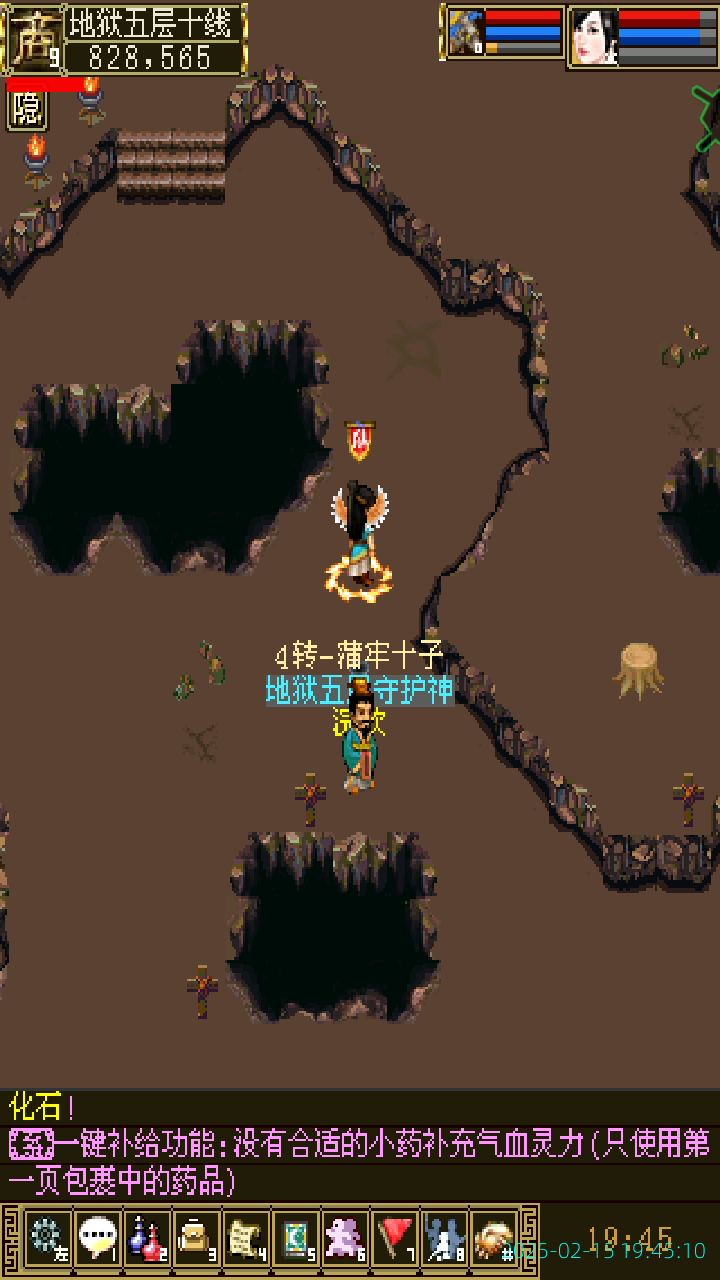Open the gear settings icon
The height and width of the screenshot is (1280, 720).
(x=47, y=1238)
